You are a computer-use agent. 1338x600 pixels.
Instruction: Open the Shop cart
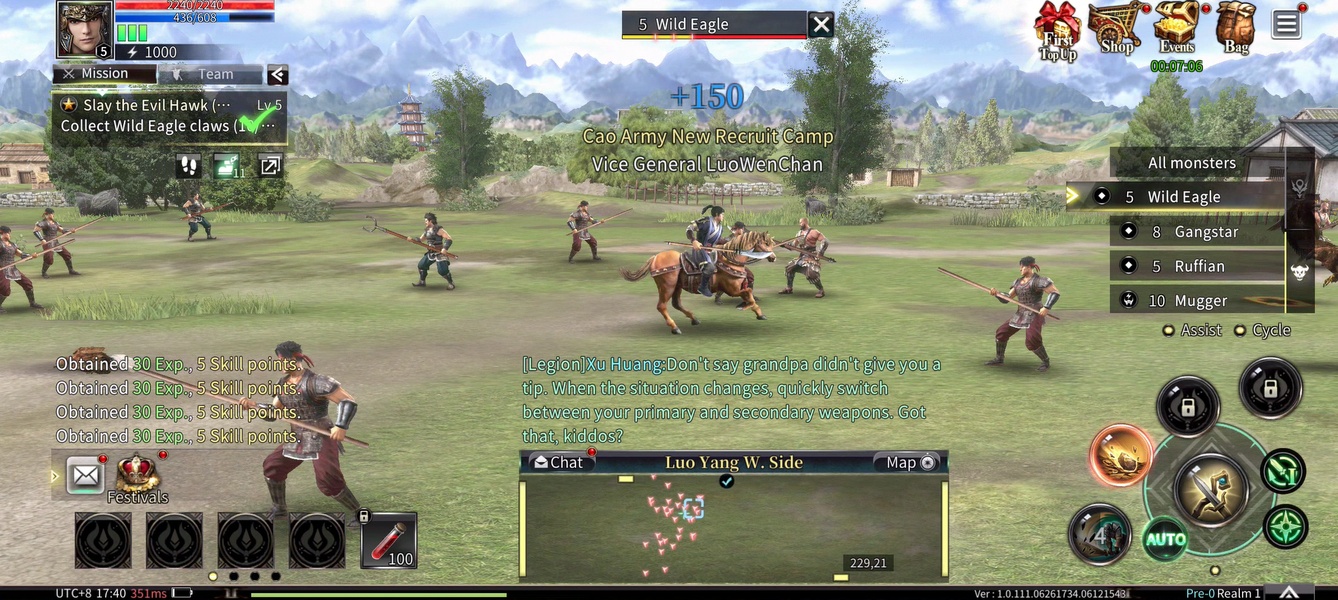1115,28
